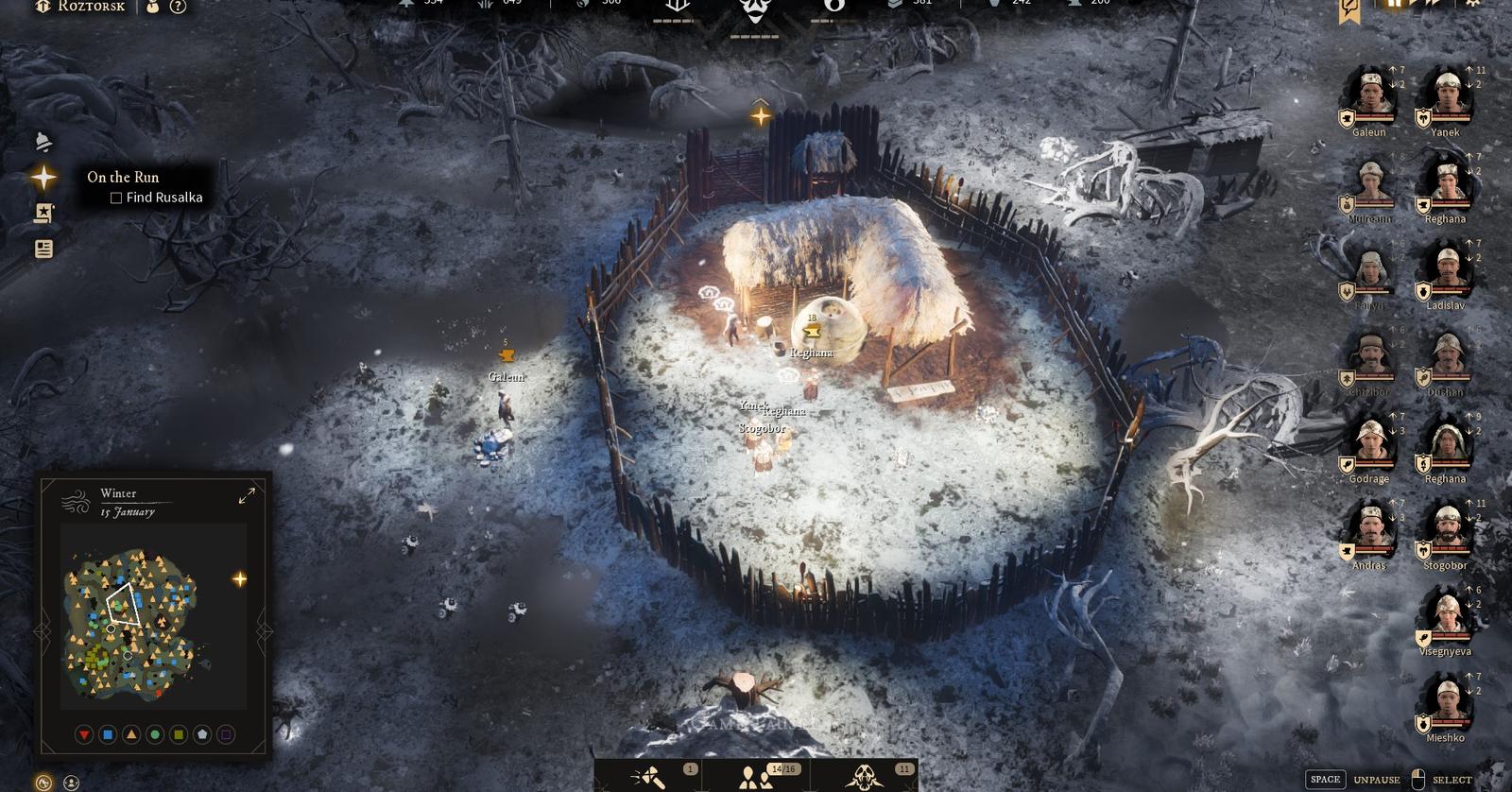
Task: Click the help question mark beside Roztorsk
Action: point(177,8)
